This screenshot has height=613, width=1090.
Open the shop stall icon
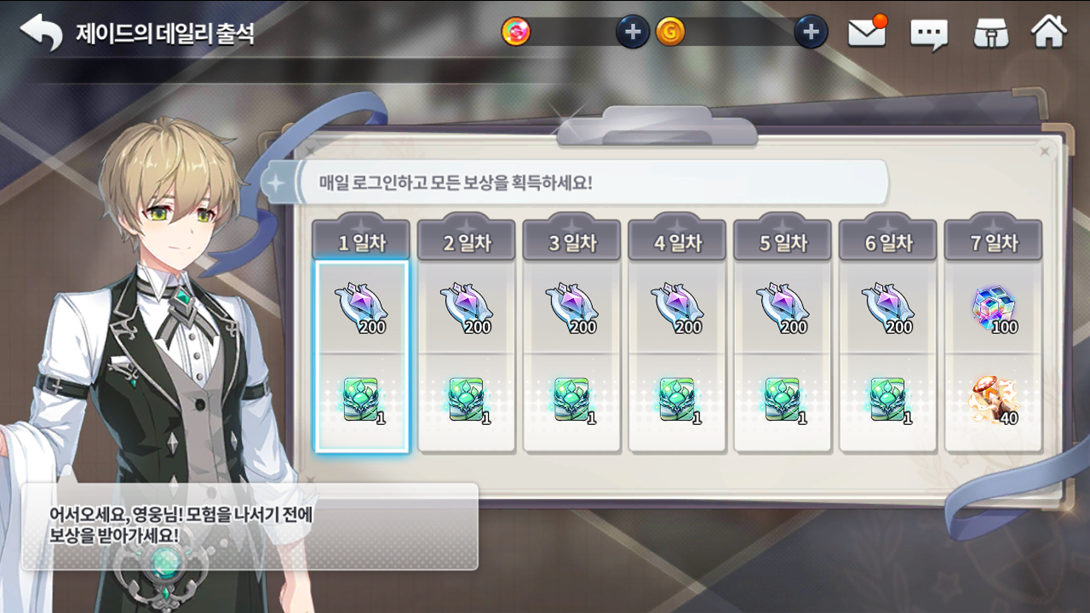coord(991,33)
